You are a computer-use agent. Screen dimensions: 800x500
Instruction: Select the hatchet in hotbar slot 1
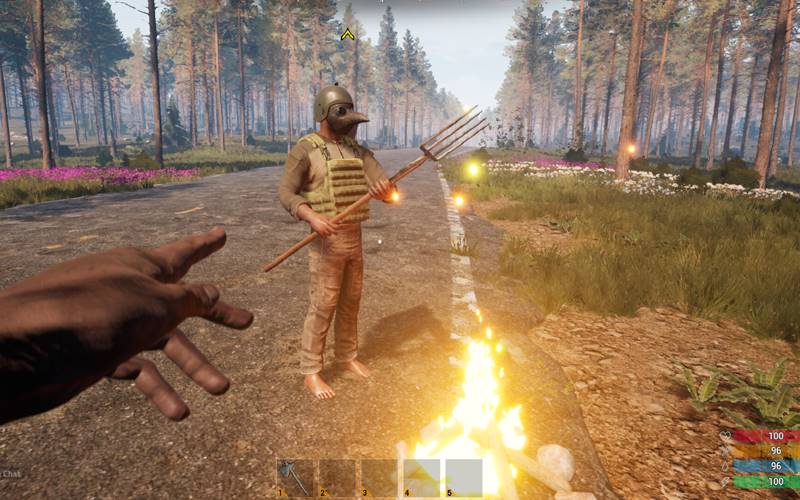pos(297,477)
